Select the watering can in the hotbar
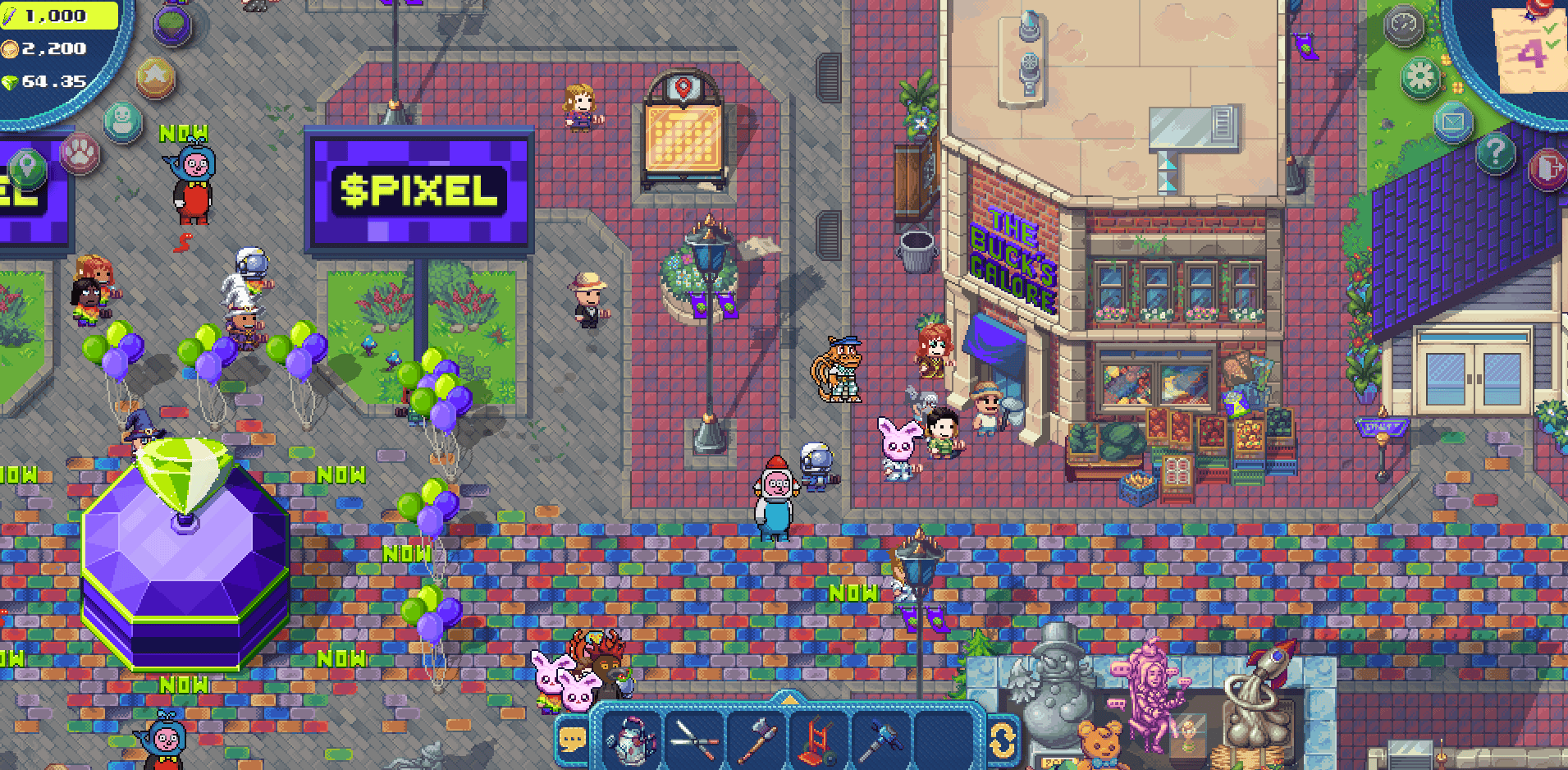1568x770 pixels. point(631,739)
